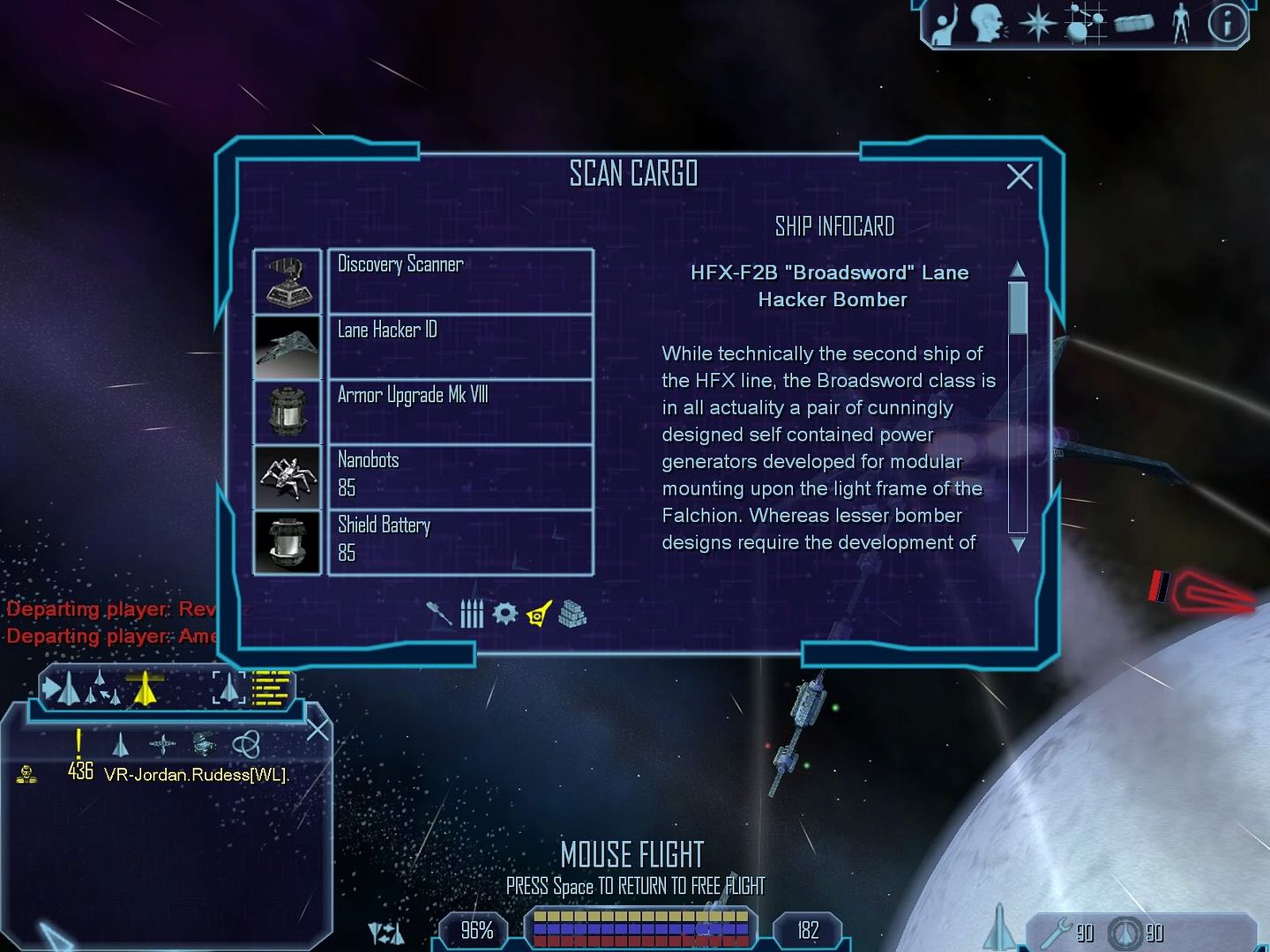Viewport: 1270px width, 952px height.
Task: Close the contact list panel
Action: coord(317,730)
